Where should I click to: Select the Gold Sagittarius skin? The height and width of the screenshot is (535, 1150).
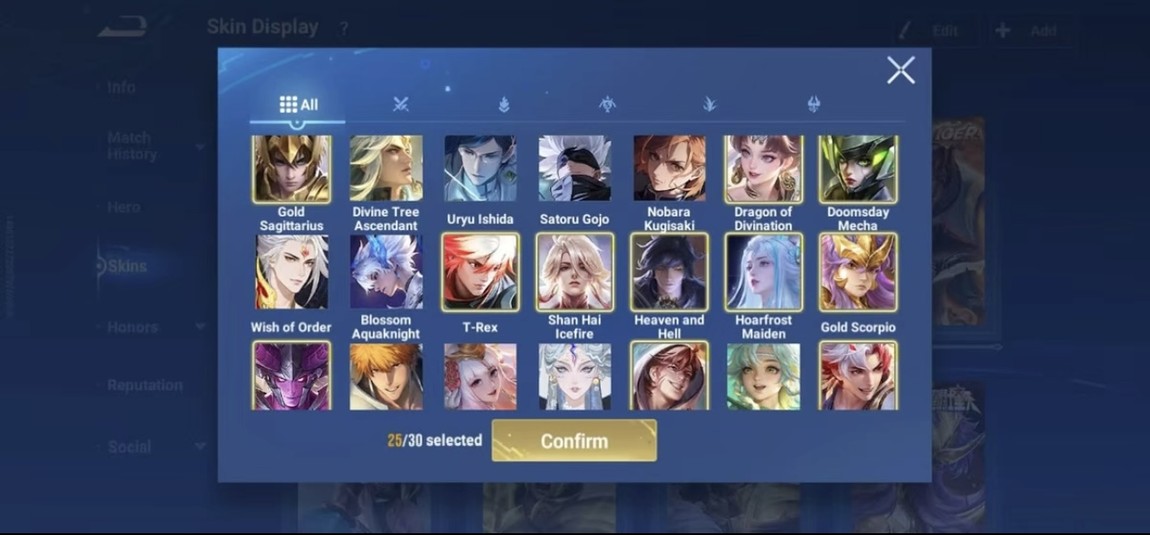click(291, 170)
